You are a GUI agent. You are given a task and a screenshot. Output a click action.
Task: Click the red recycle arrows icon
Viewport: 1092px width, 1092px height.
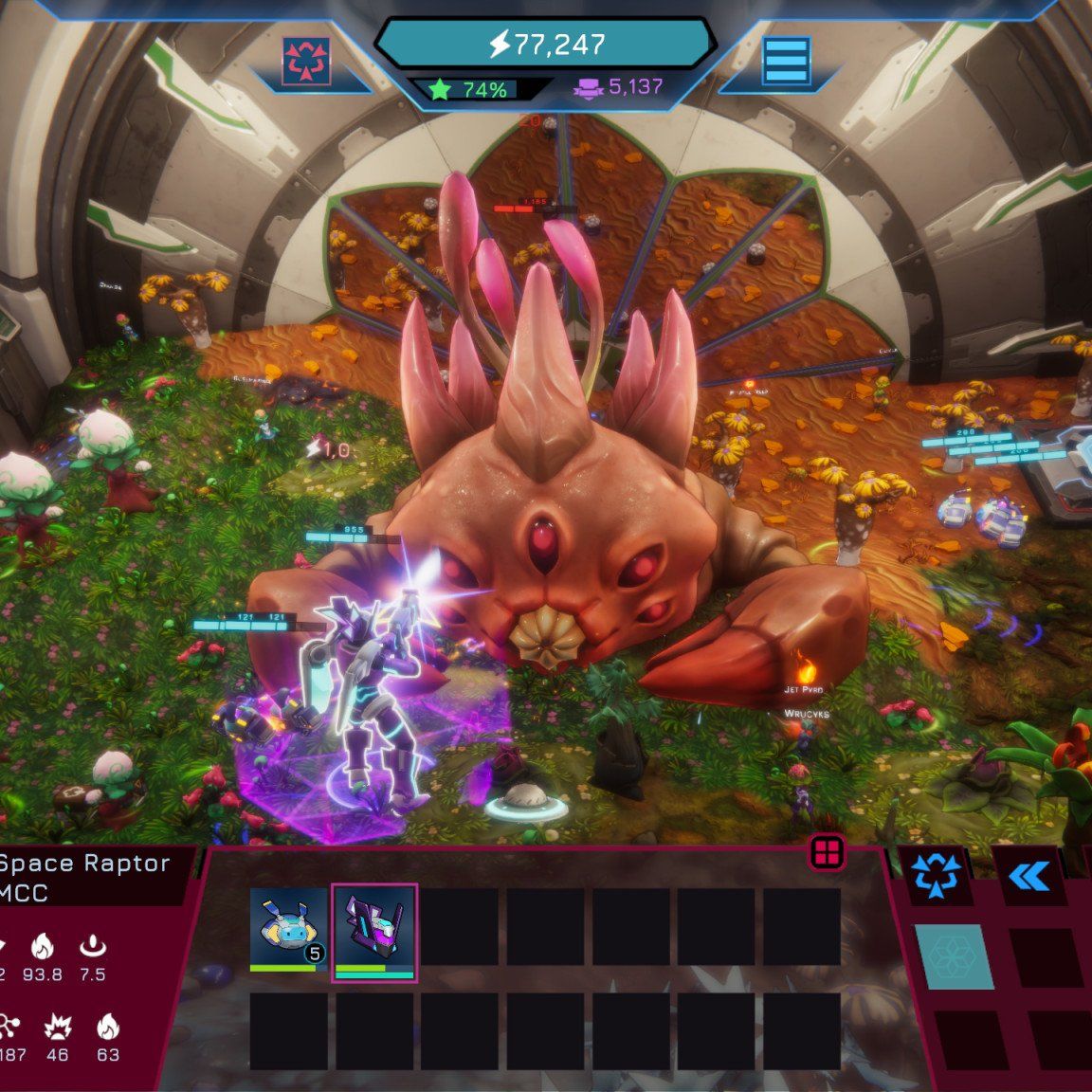pos(306,62)
